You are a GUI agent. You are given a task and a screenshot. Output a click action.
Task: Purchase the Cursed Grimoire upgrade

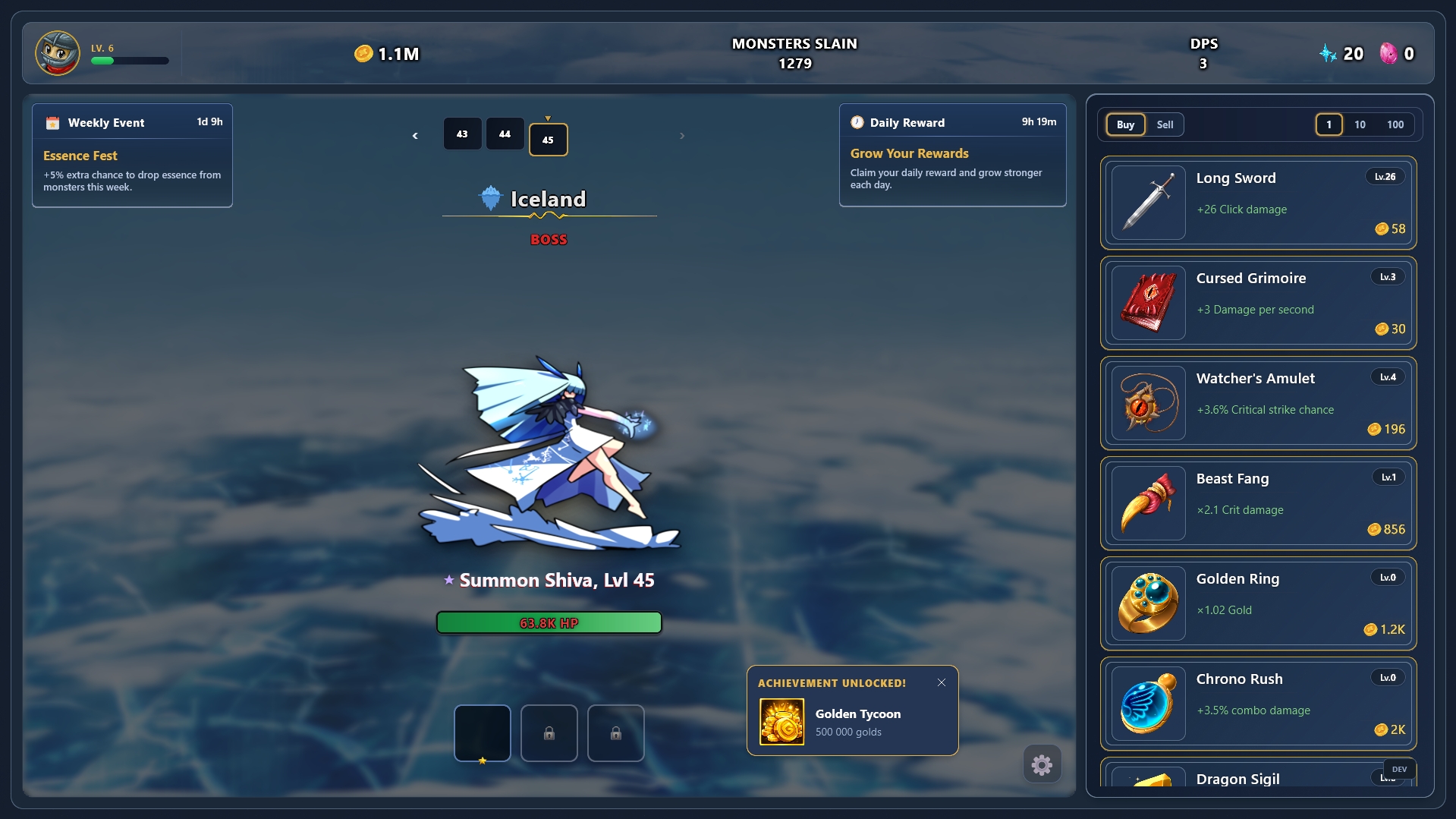(x=1258, y=303)
